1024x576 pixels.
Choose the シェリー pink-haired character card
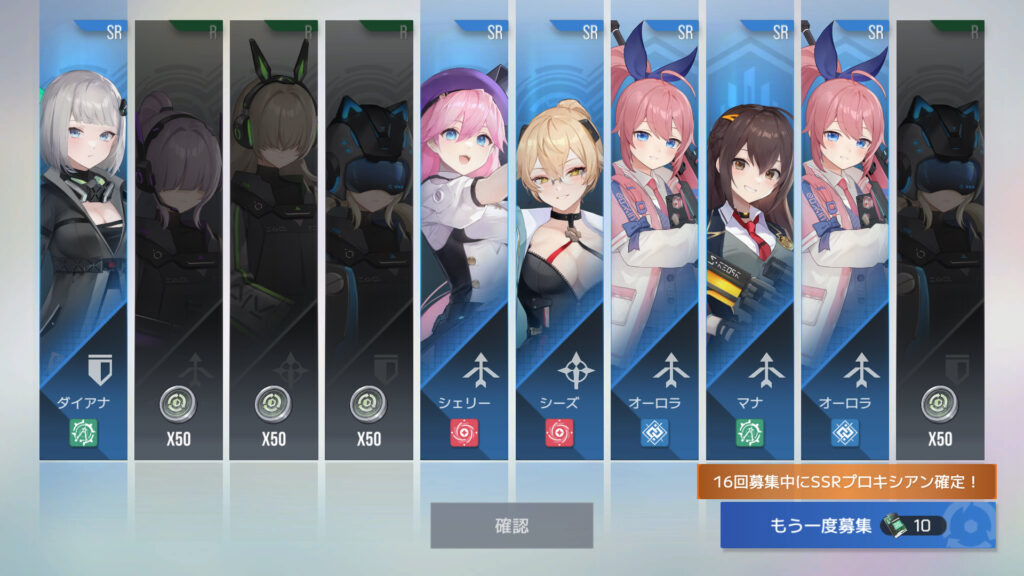point(464,240)
